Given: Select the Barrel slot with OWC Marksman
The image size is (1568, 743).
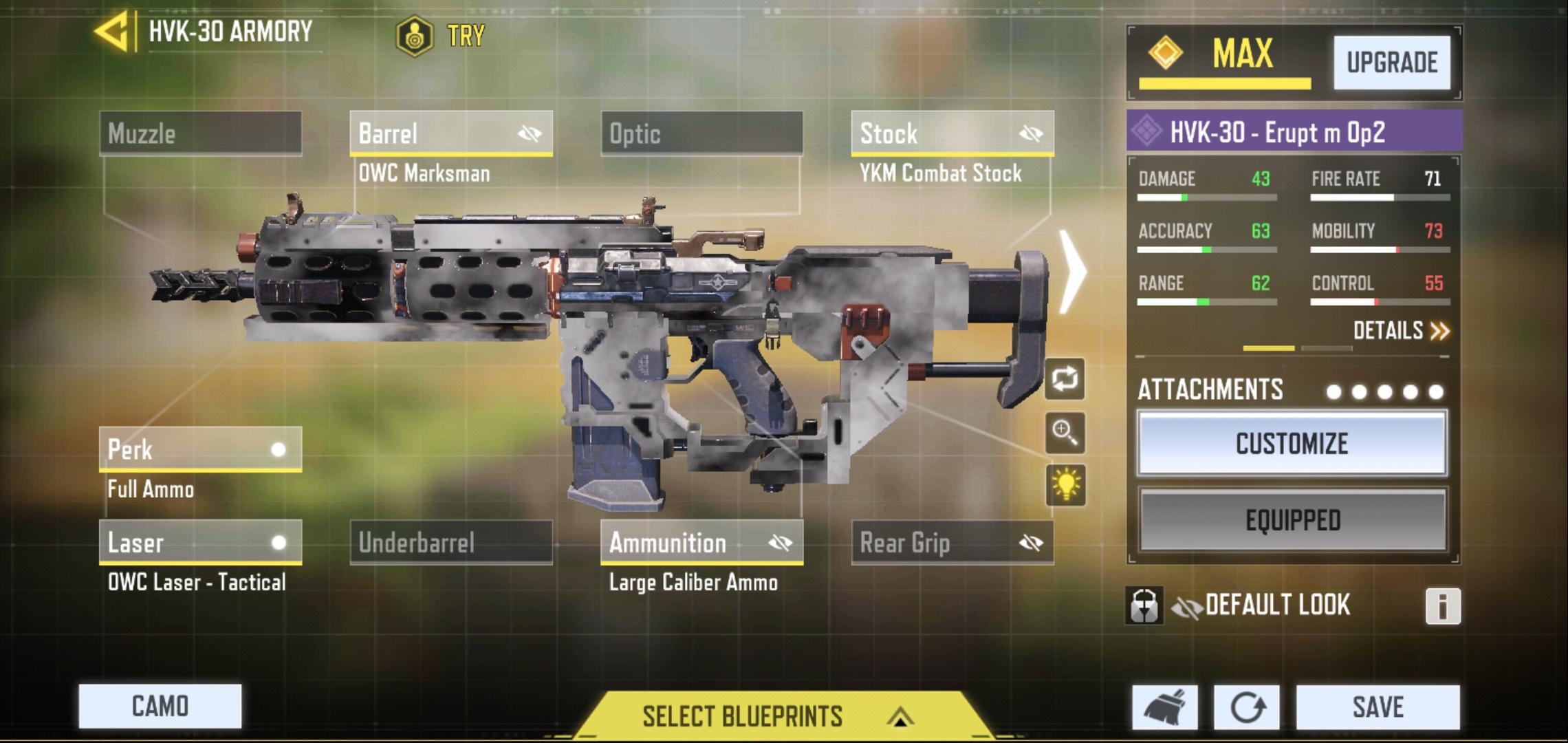Looking at the screenshot, I should click(450, 133).
